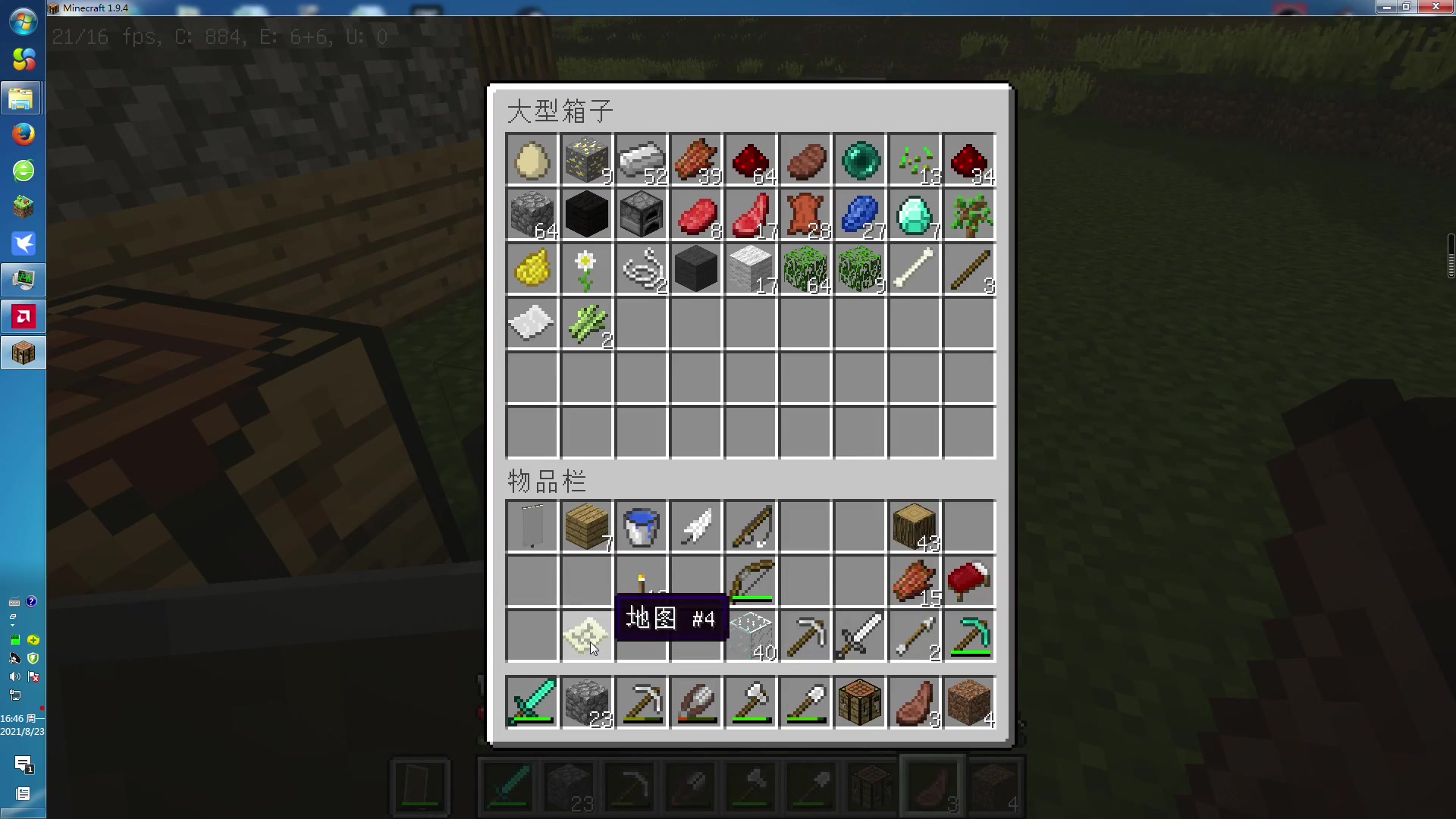Open Firefox from the taskbar

pyautogui.click(x=24, y=134)
